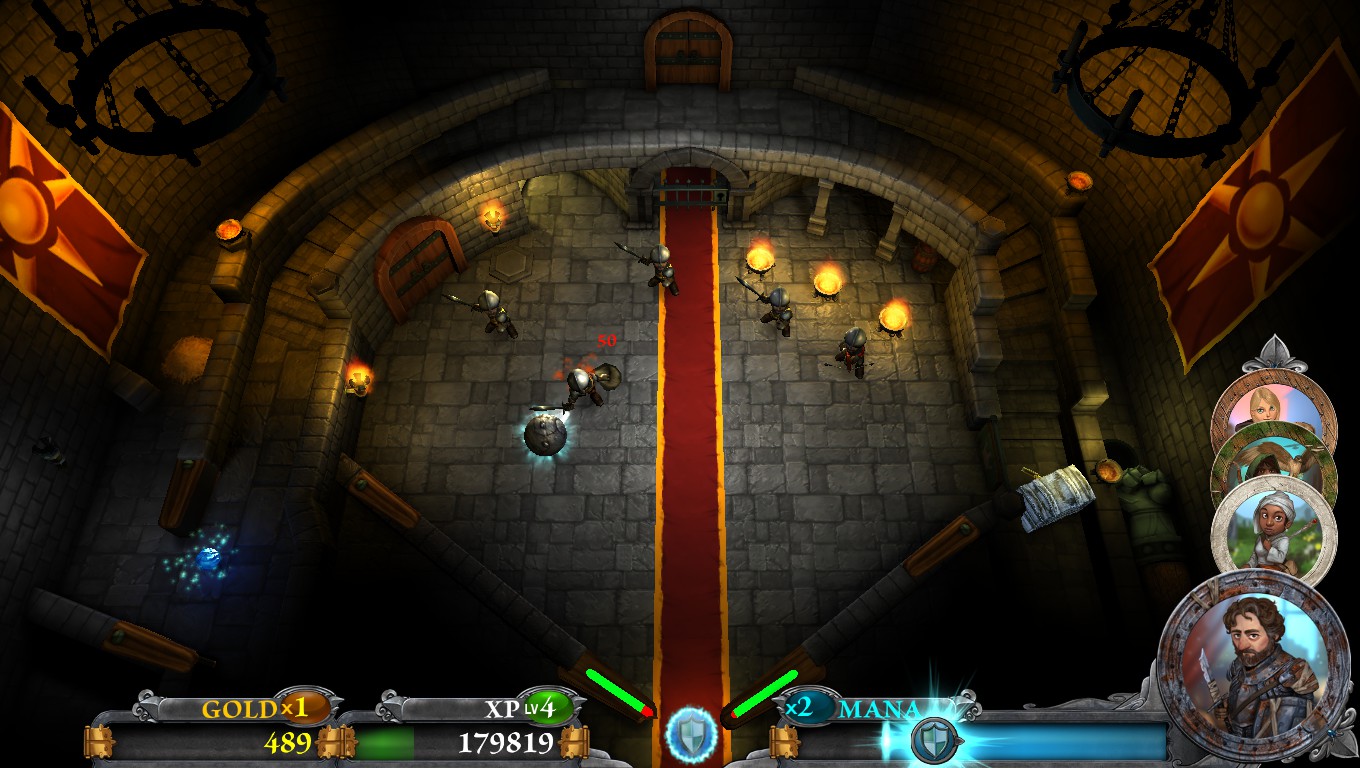
Task: Switch to the white-headscarf girl portrait
Action: pyautogui.click(x=1273, y=532)
